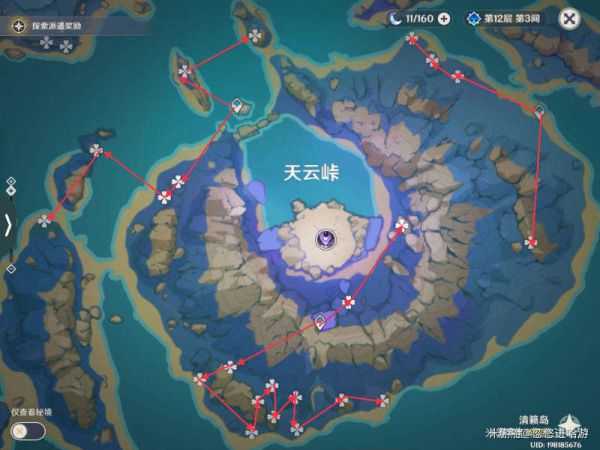Screen dimensions: 600x450
Task: Select the statue marker at Tianyun Peak center
Action: coord(326,238)
